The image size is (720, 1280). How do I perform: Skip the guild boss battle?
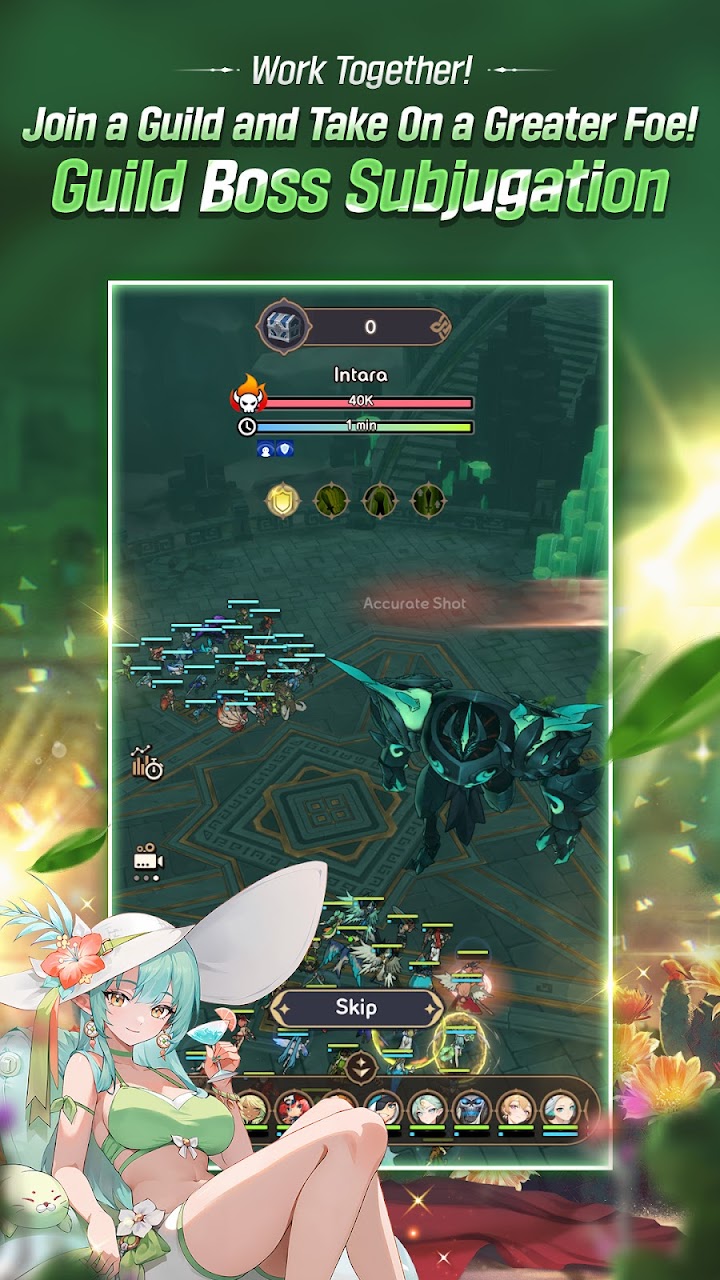(357, 1008)
